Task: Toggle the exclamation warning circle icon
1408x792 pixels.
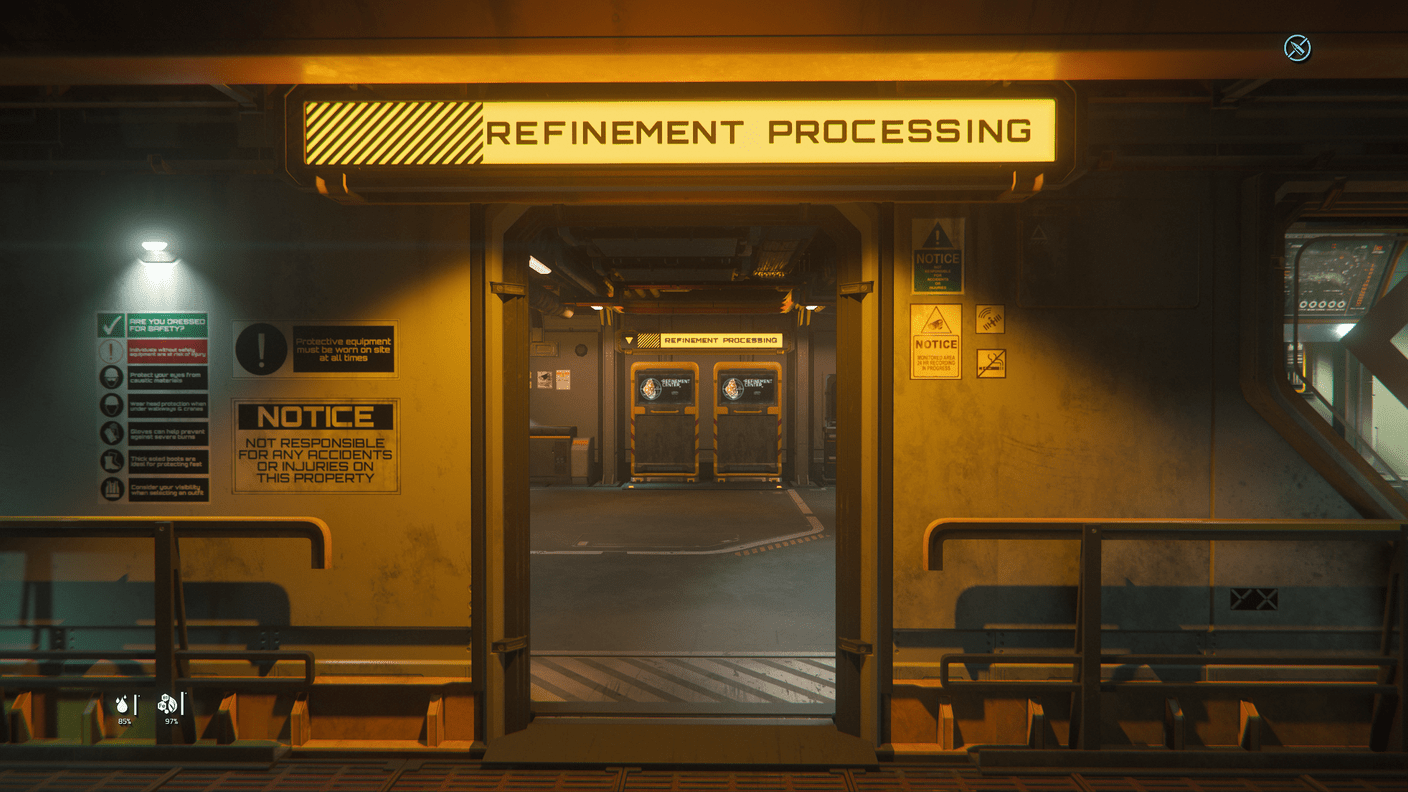Action: click(261, 349)
